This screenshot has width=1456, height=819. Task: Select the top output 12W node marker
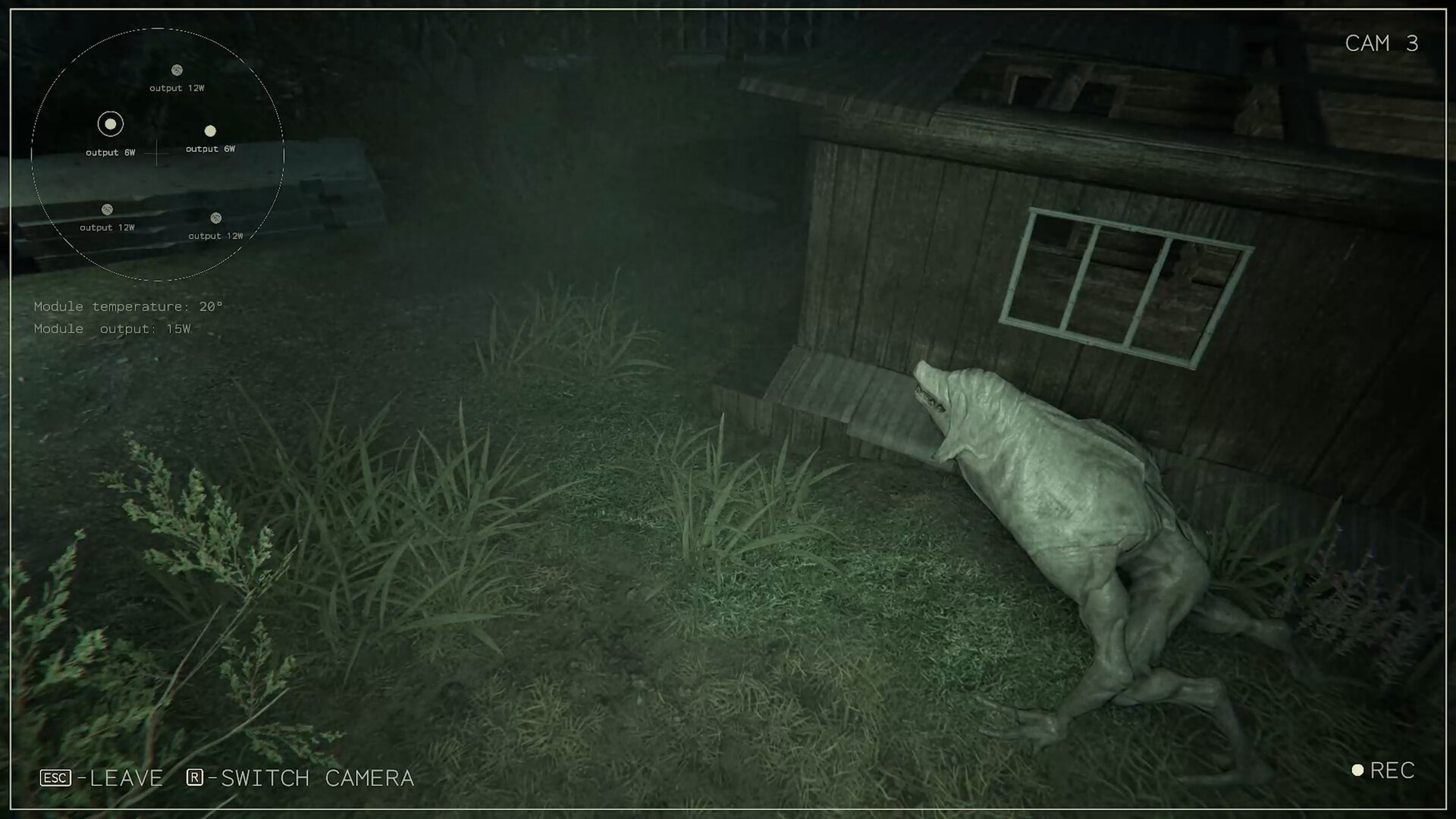point(177,71)
